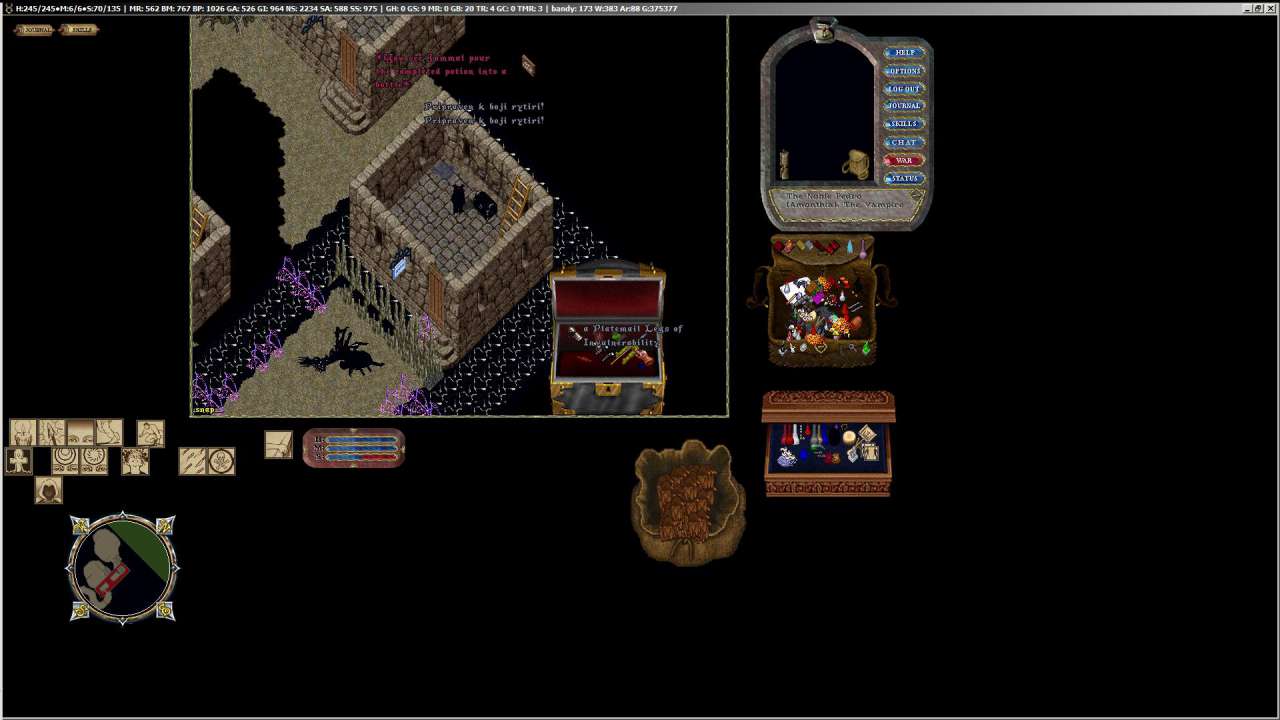Open the backpack icon on the paperdoll
Image resolution: width=1280 pixels, height=720 pixels.
coord(856,165)
